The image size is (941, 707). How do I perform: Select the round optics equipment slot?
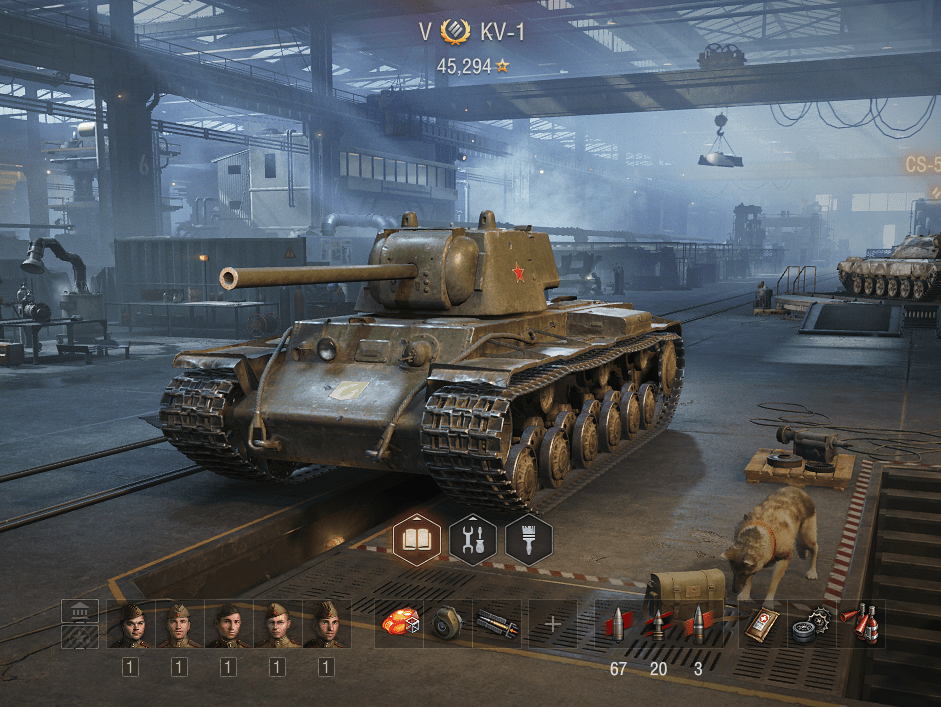pos(446,624)
